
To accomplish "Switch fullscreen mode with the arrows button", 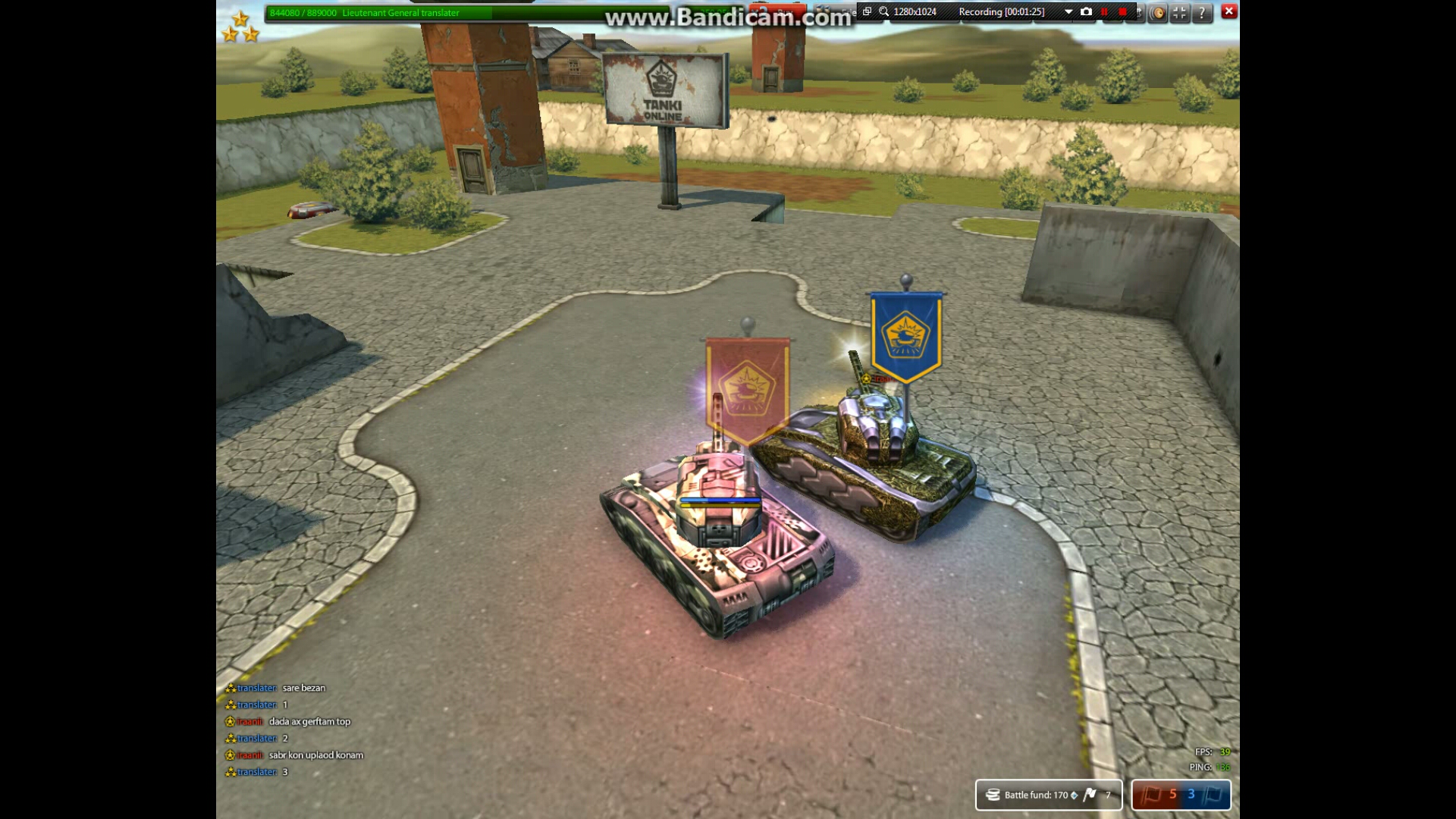I will (1180, 12).
